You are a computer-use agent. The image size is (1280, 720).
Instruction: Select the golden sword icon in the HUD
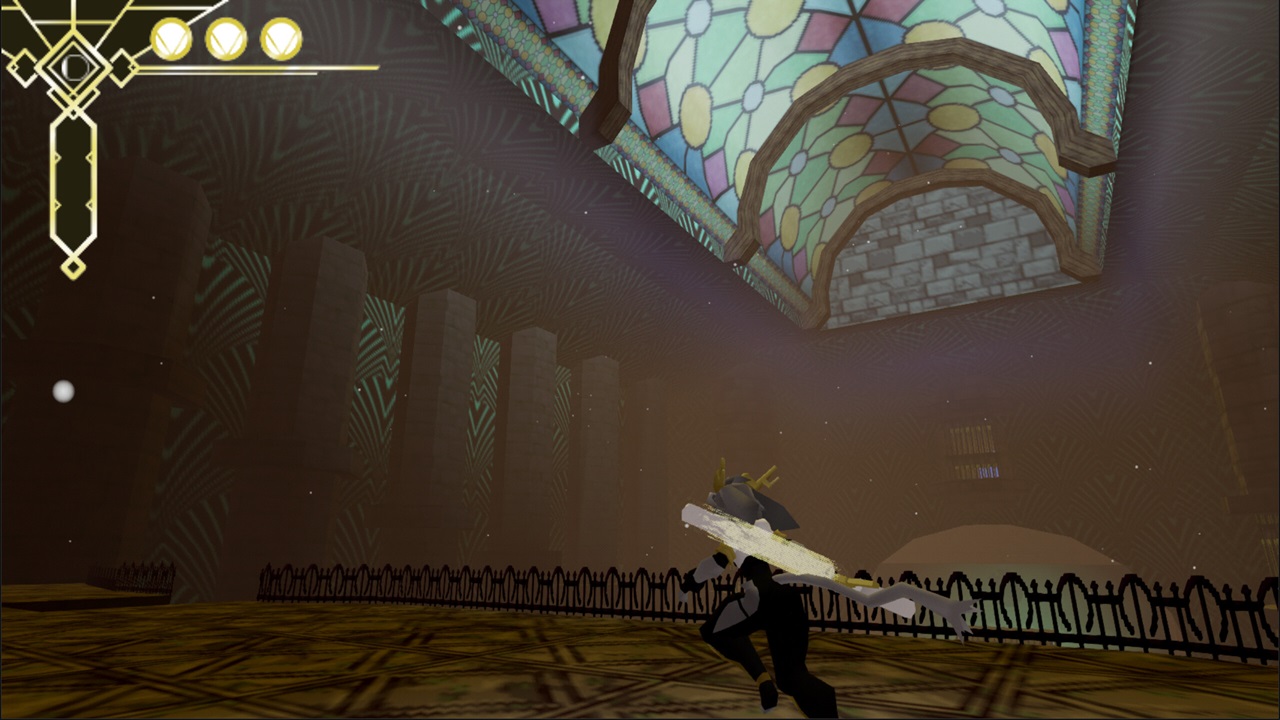74,180
